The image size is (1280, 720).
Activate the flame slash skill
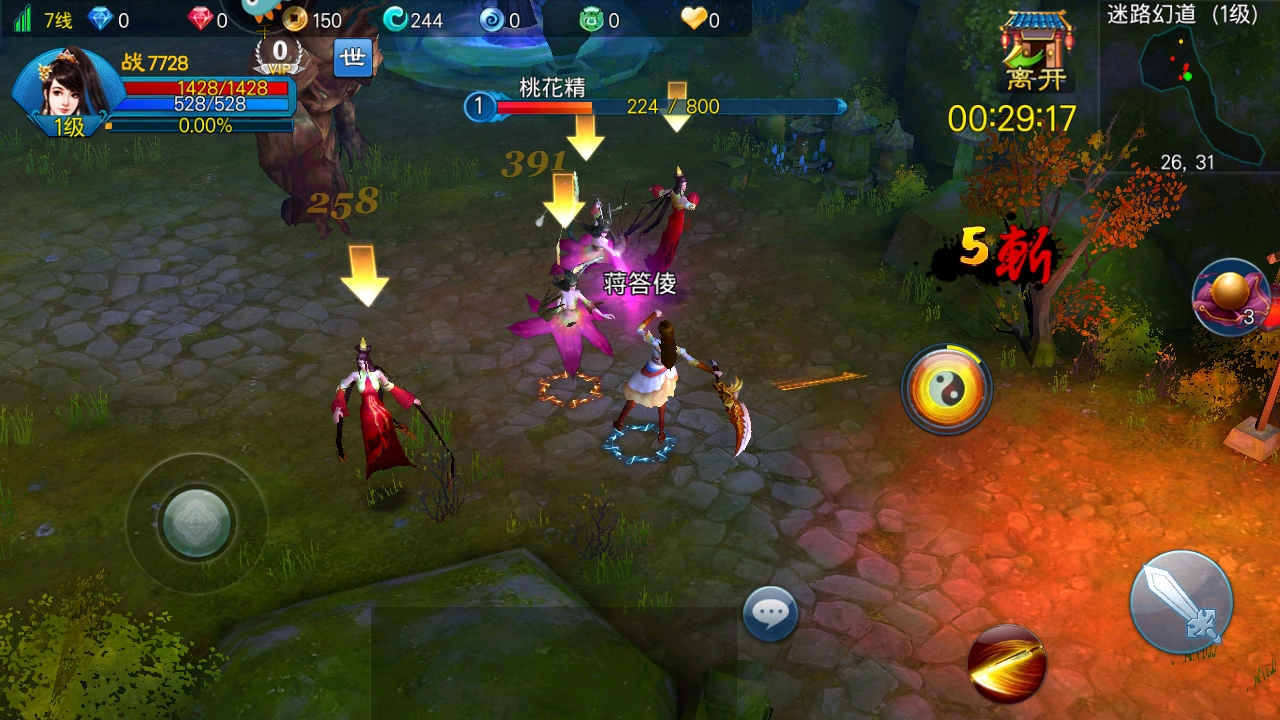(1007, 663)
